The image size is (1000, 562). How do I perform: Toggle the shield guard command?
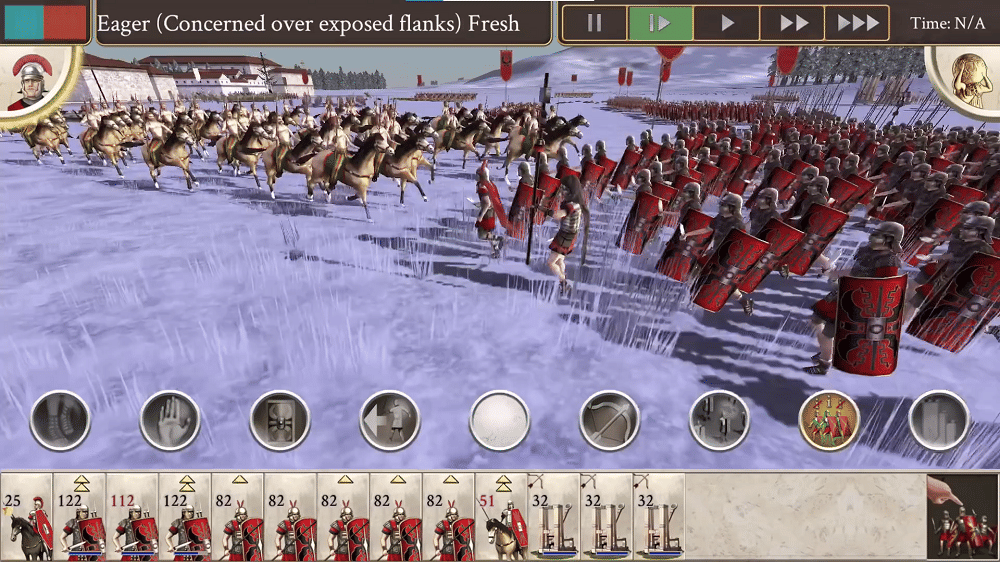(x=280, y=420)
